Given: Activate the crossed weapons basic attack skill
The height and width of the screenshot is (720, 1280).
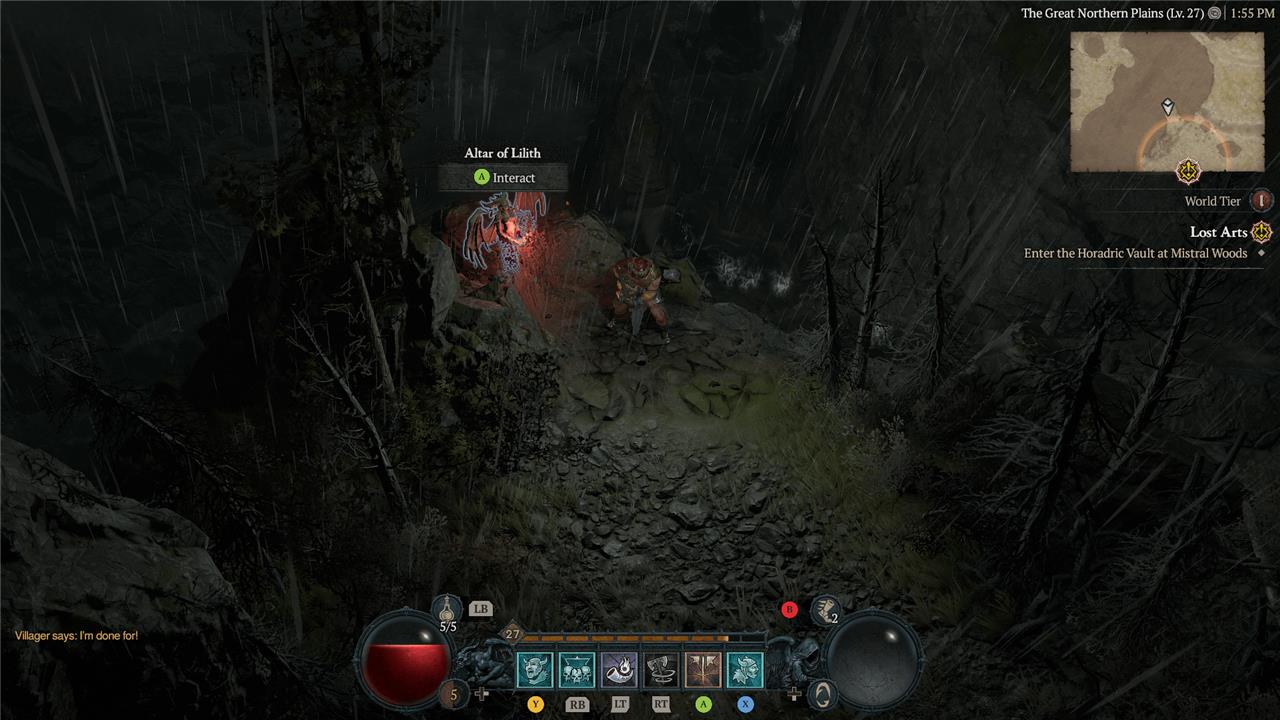Looking at the screenshot, I should pyautogui.click(x=703, y=670).
